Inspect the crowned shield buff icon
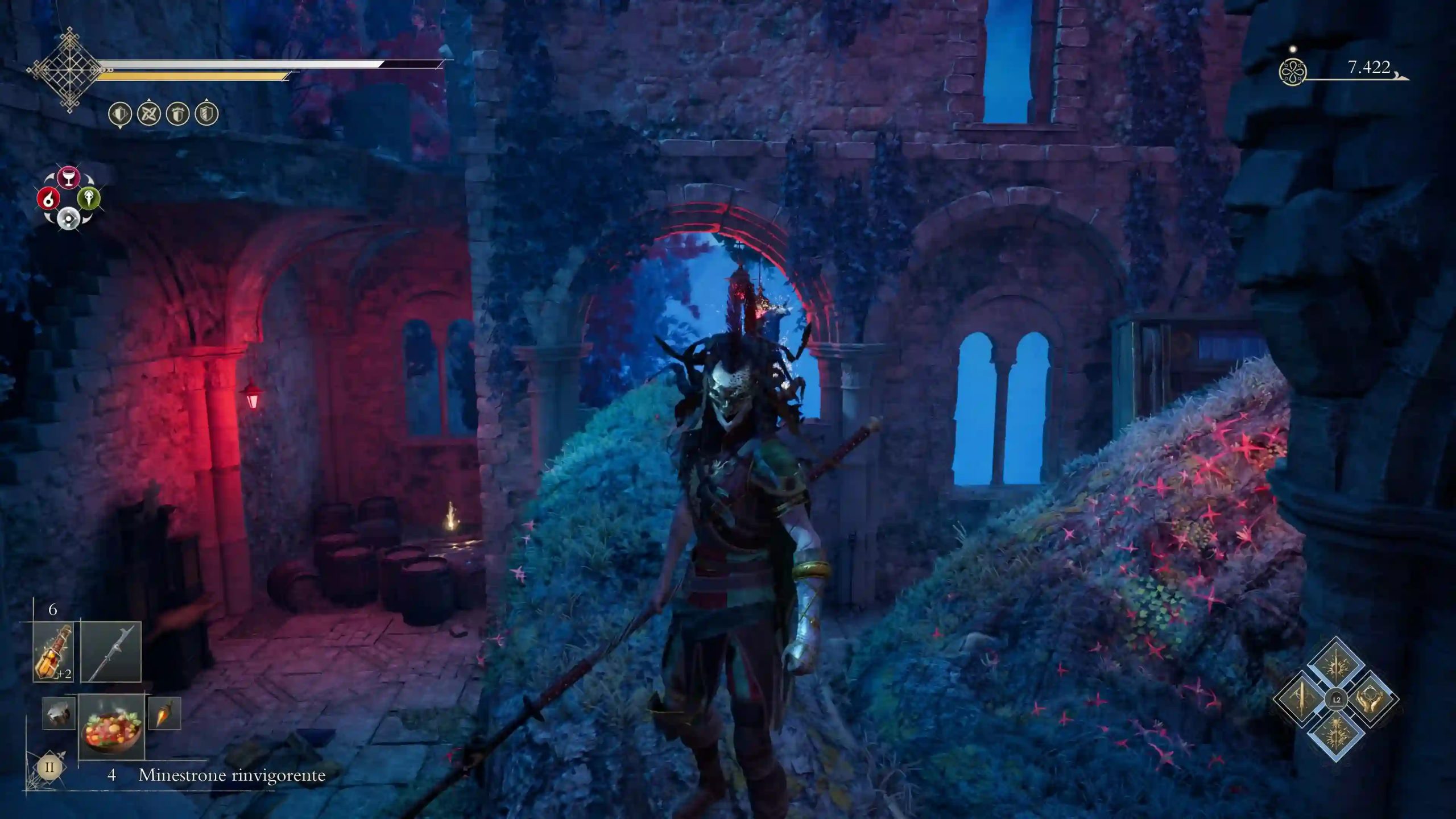Screen dimensions: 1456x819 (178, 114)
